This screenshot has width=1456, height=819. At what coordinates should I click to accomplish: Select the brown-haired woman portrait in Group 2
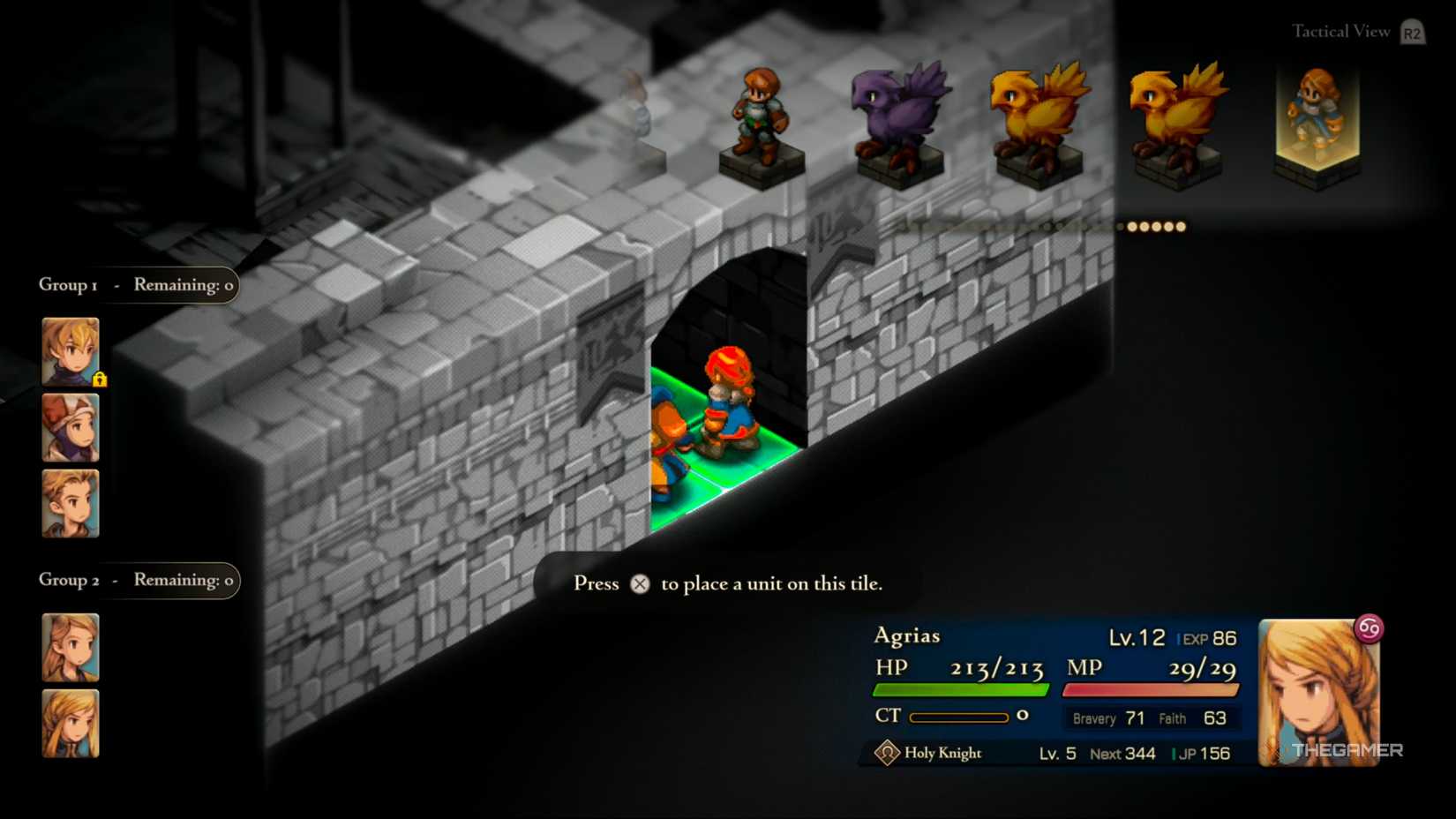pos(71,648)
